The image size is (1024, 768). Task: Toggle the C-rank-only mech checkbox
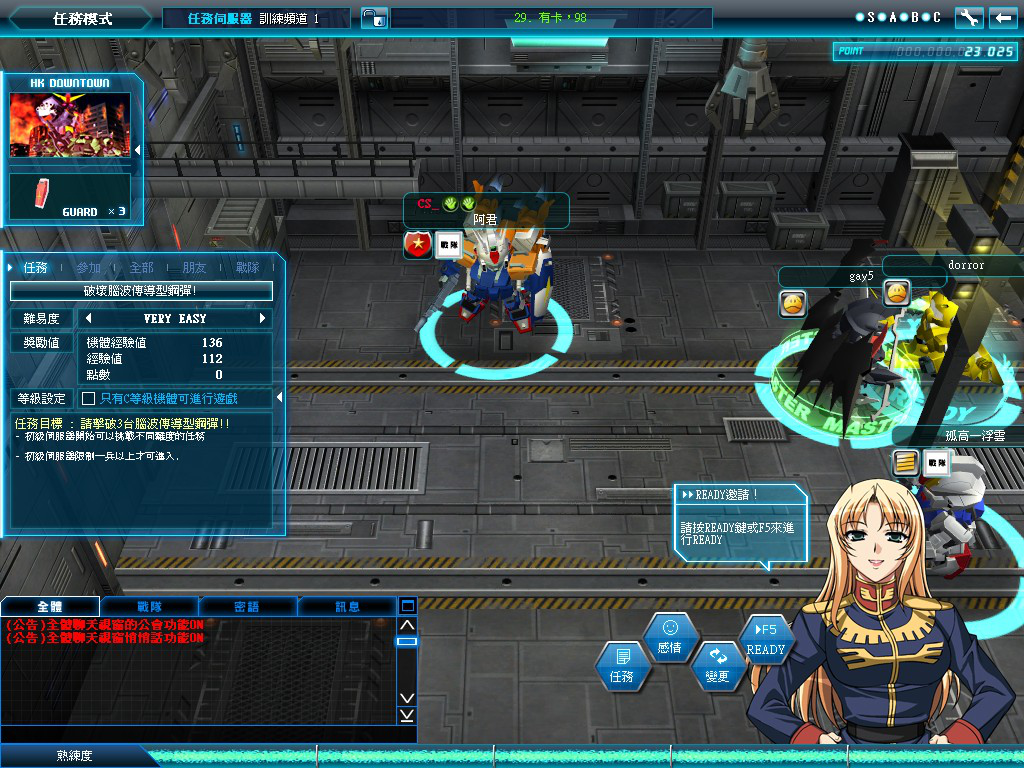[x=88, y=399]
